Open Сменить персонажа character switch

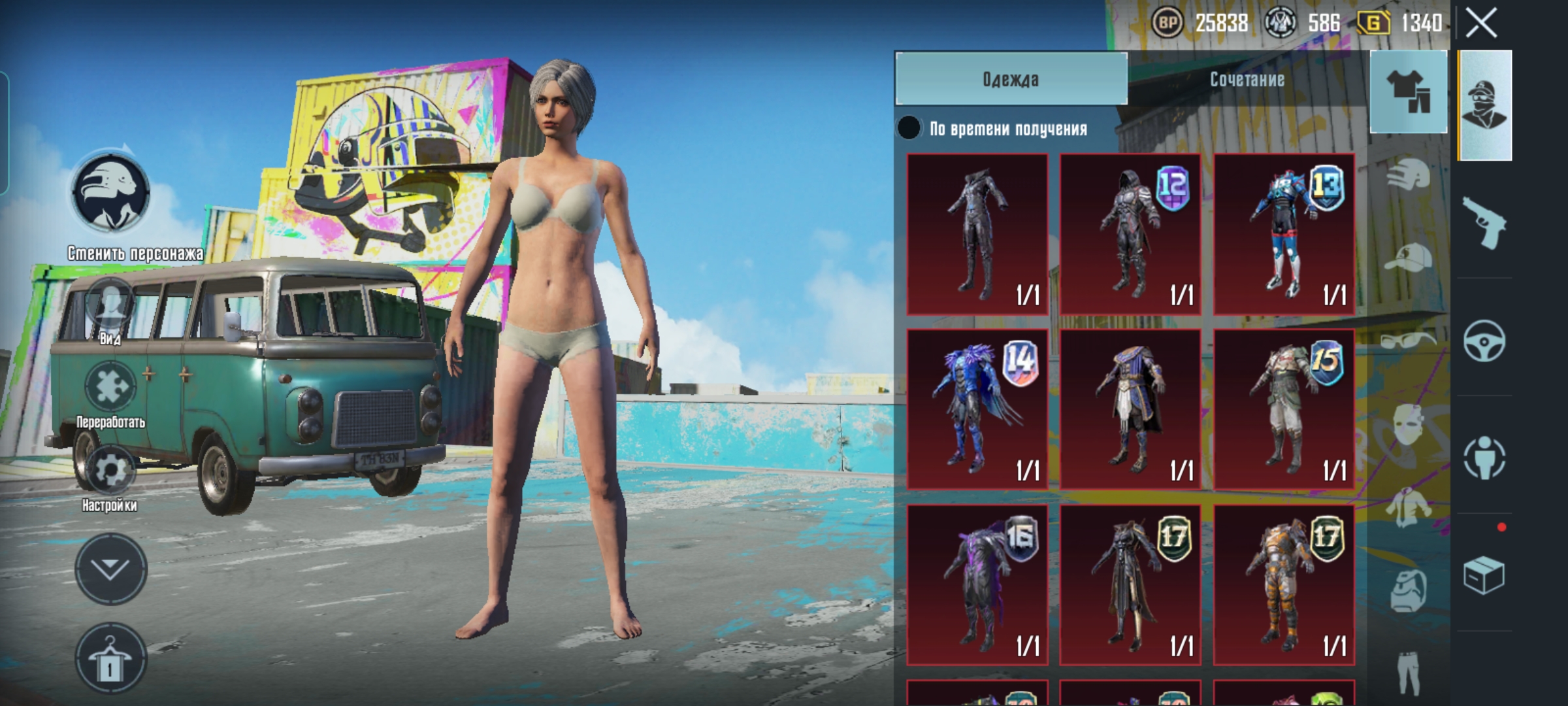110,194
